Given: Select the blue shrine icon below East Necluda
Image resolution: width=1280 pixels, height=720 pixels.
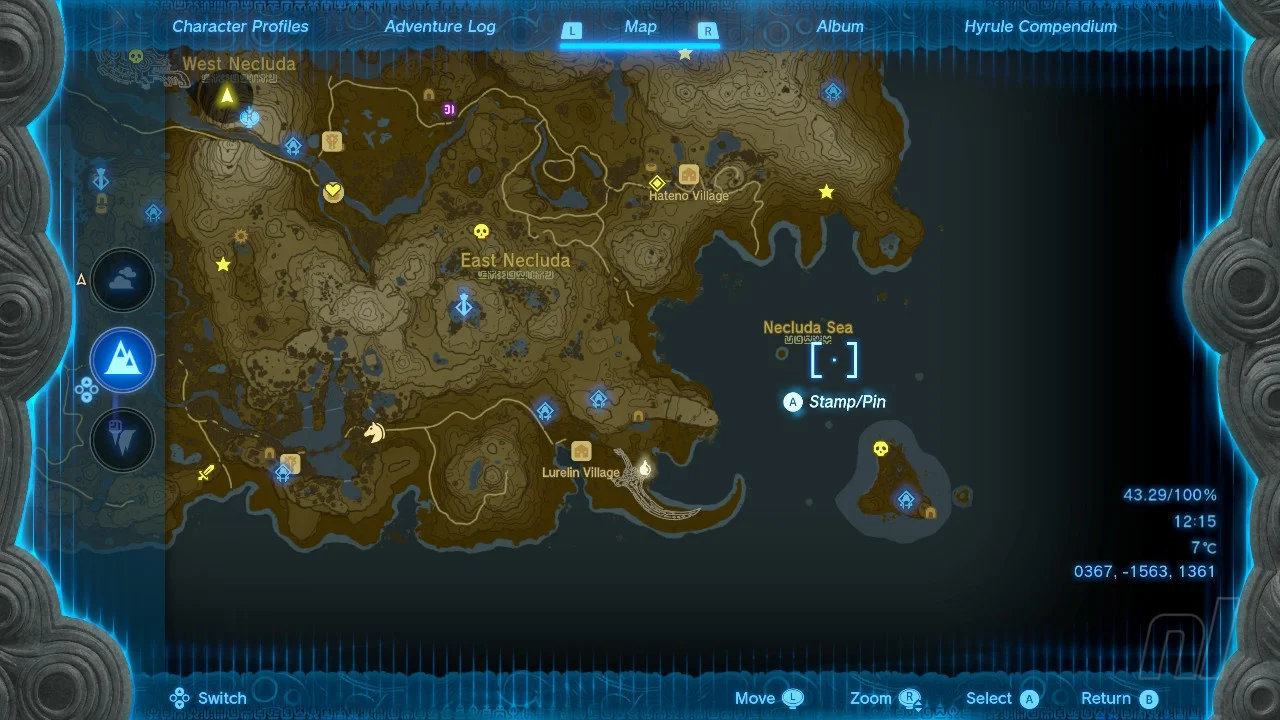Looking at the screenshot, I should pos(463,306).
